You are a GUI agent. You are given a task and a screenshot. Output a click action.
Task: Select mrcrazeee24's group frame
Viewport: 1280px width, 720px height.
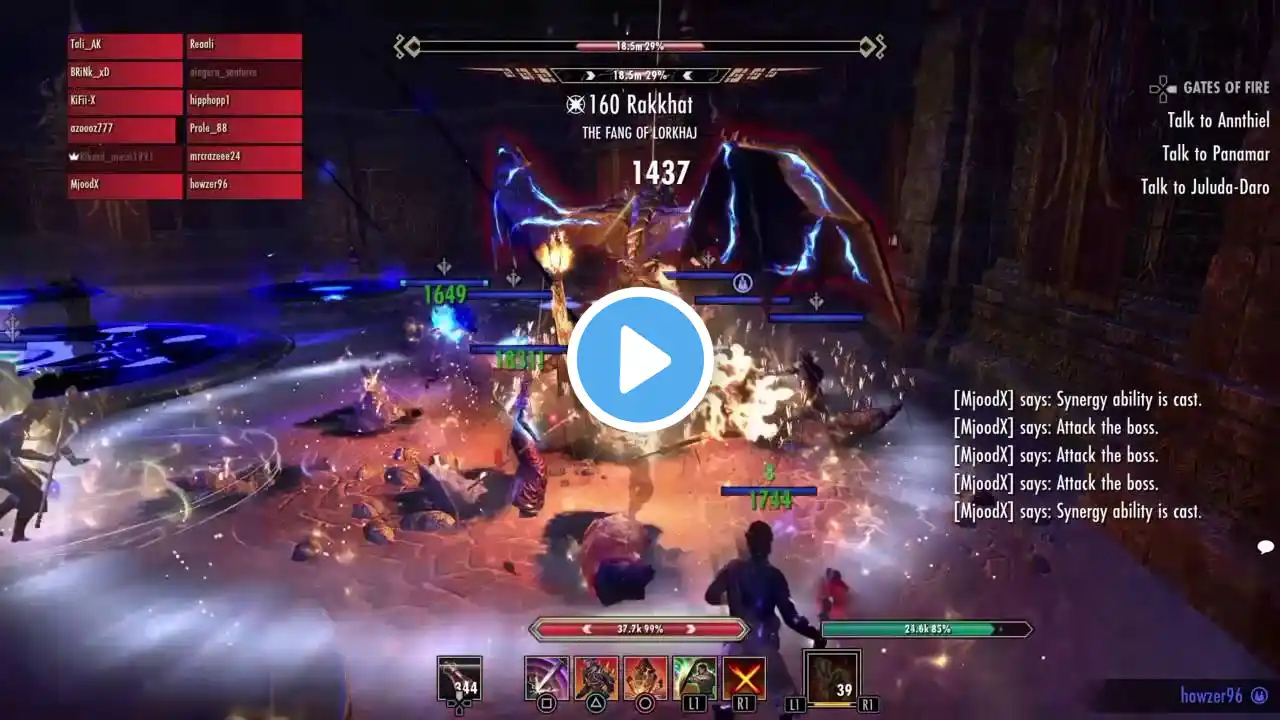click(x=244, y=158)
